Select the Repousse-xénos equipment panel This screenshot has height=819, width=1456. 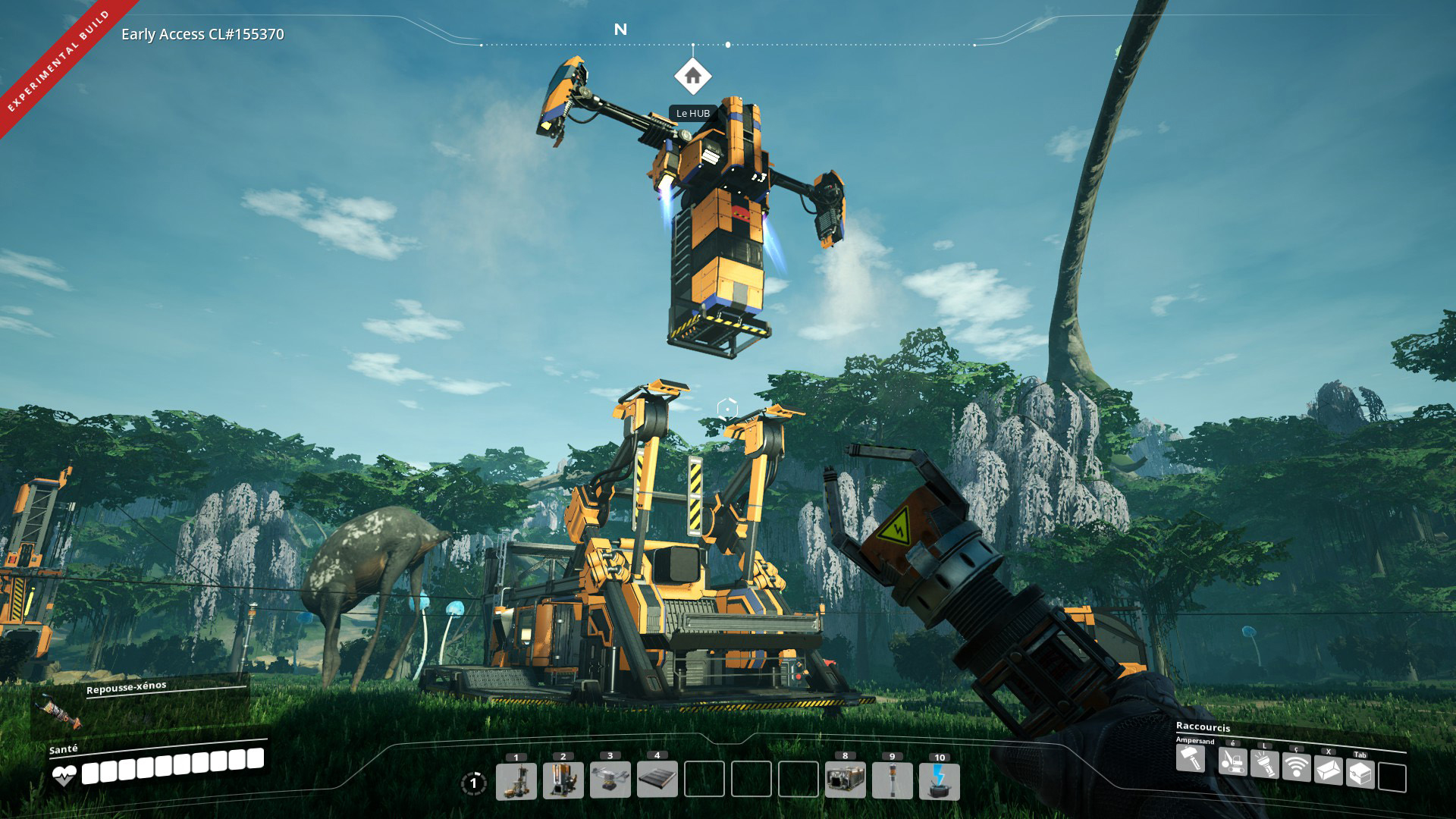coord(140,705)
